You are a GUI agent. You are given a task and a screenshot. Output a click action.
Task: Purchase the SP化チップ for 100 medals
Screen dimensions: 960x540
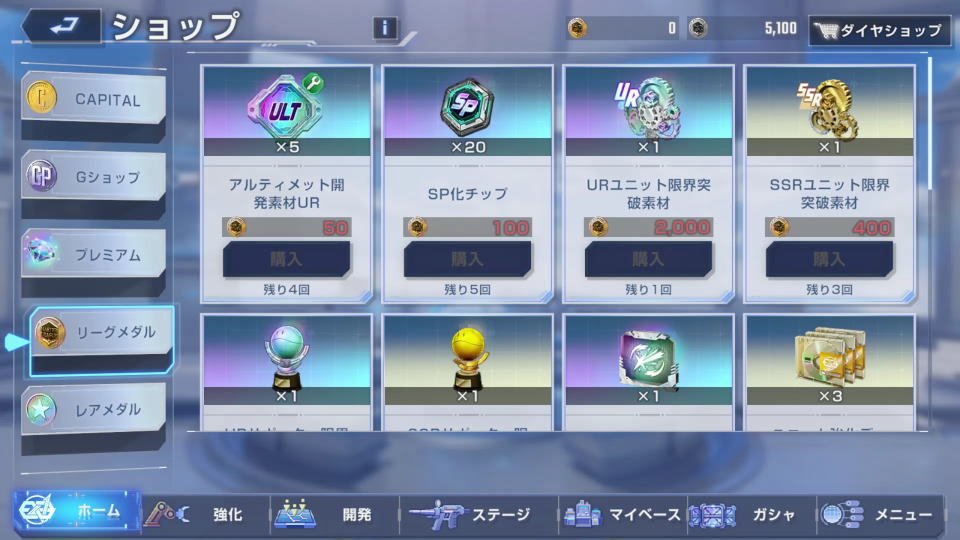click(467, 259)
